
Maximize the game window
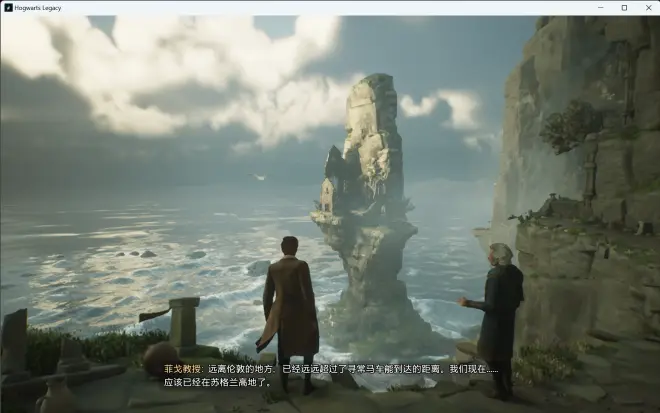click(624, 7)
